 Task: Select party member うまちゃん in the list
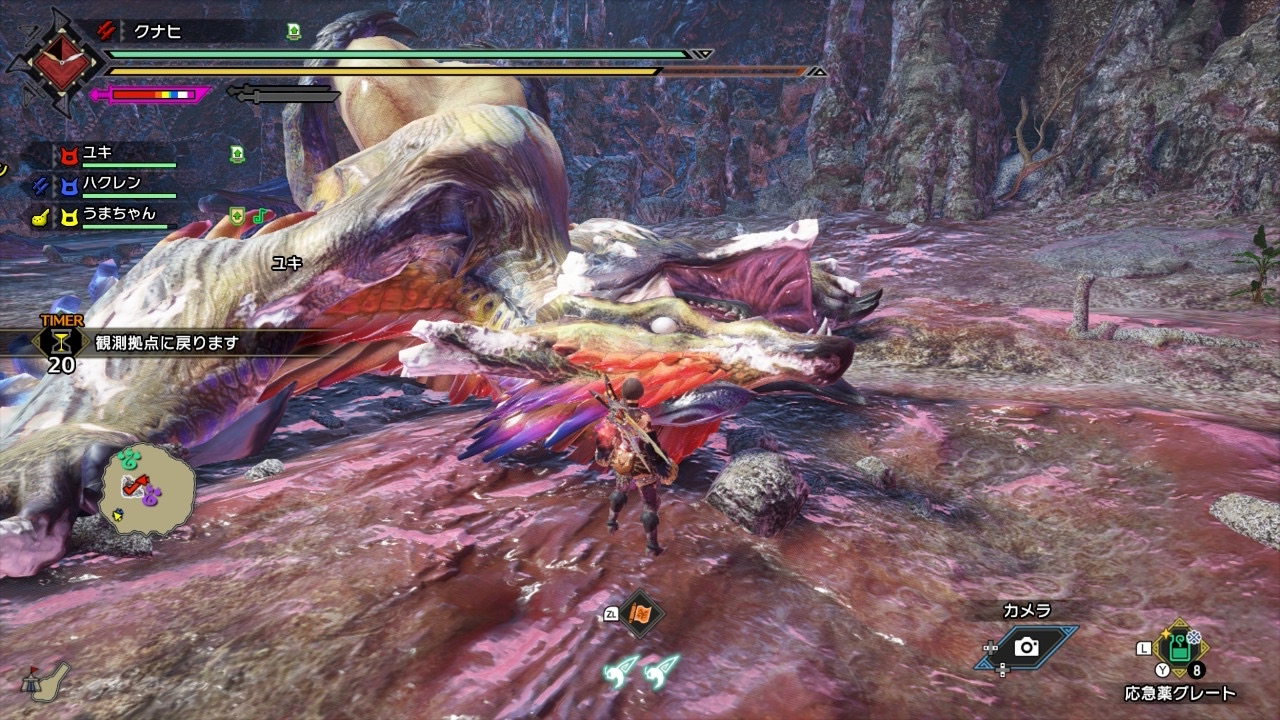click(x=118, y=214)
